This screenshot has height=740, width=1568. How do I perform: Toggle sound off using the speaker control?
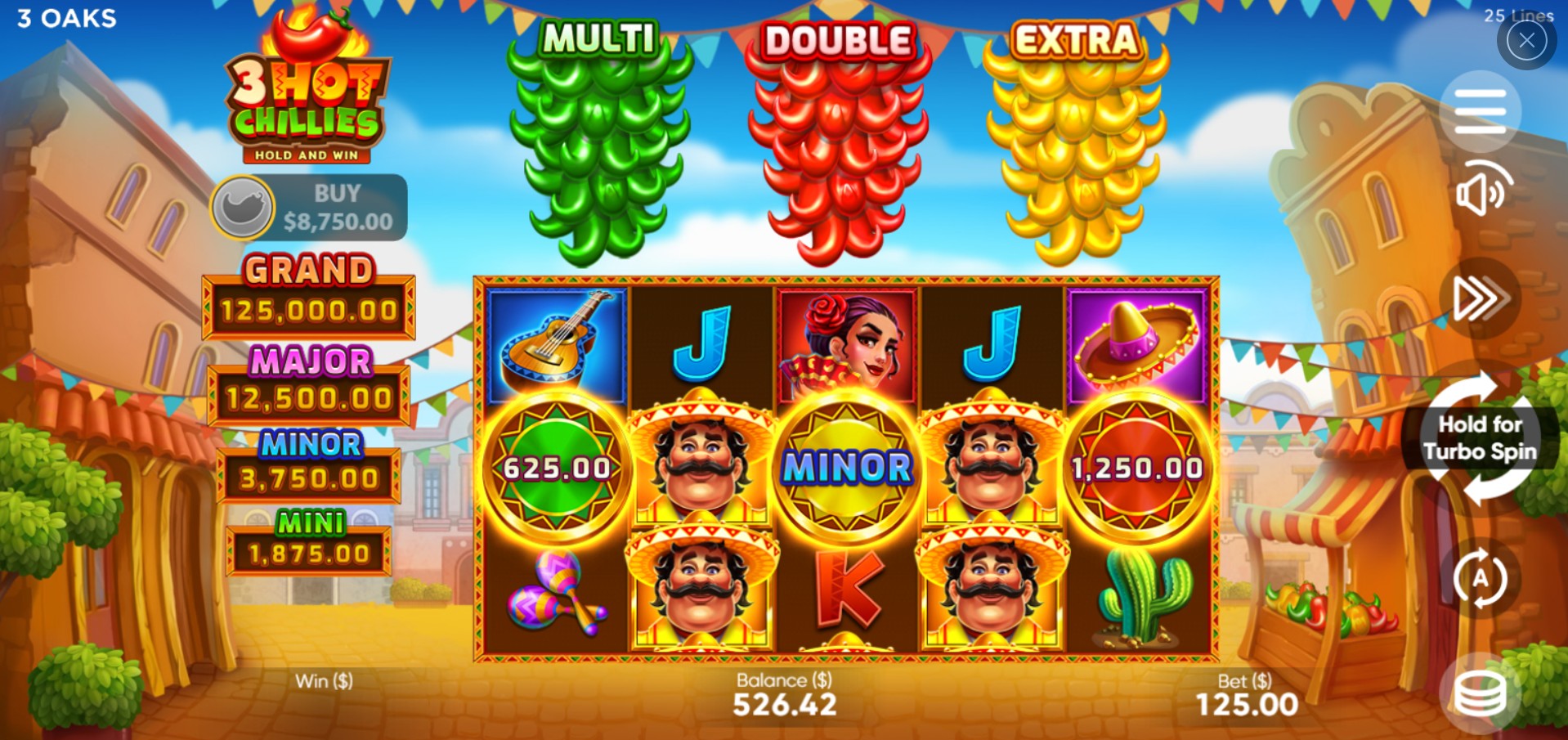click(1481, 194)
